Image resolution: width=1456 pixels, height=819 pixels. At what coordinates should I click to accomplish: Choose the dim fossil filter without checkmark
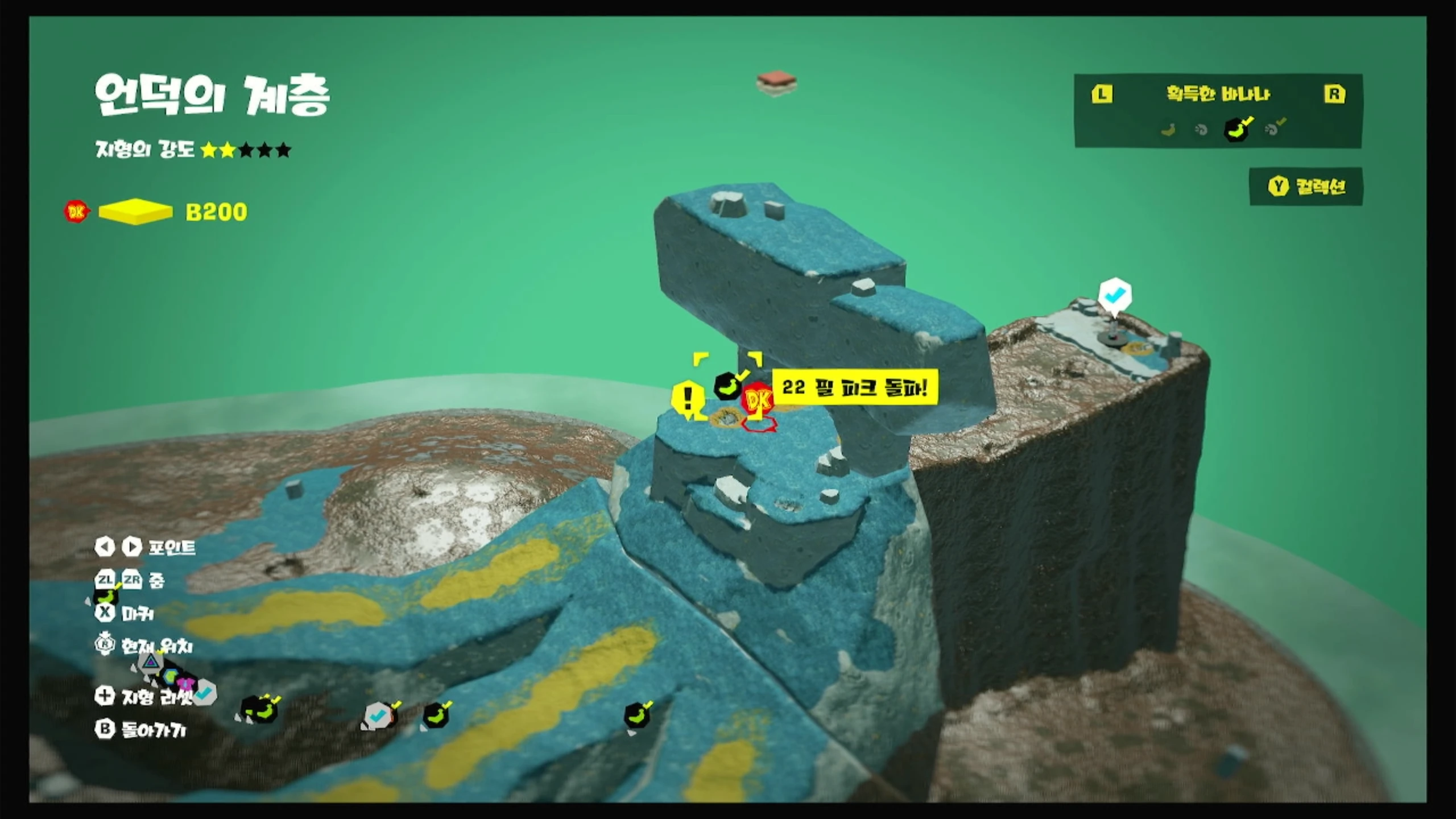coord(1201,130)
